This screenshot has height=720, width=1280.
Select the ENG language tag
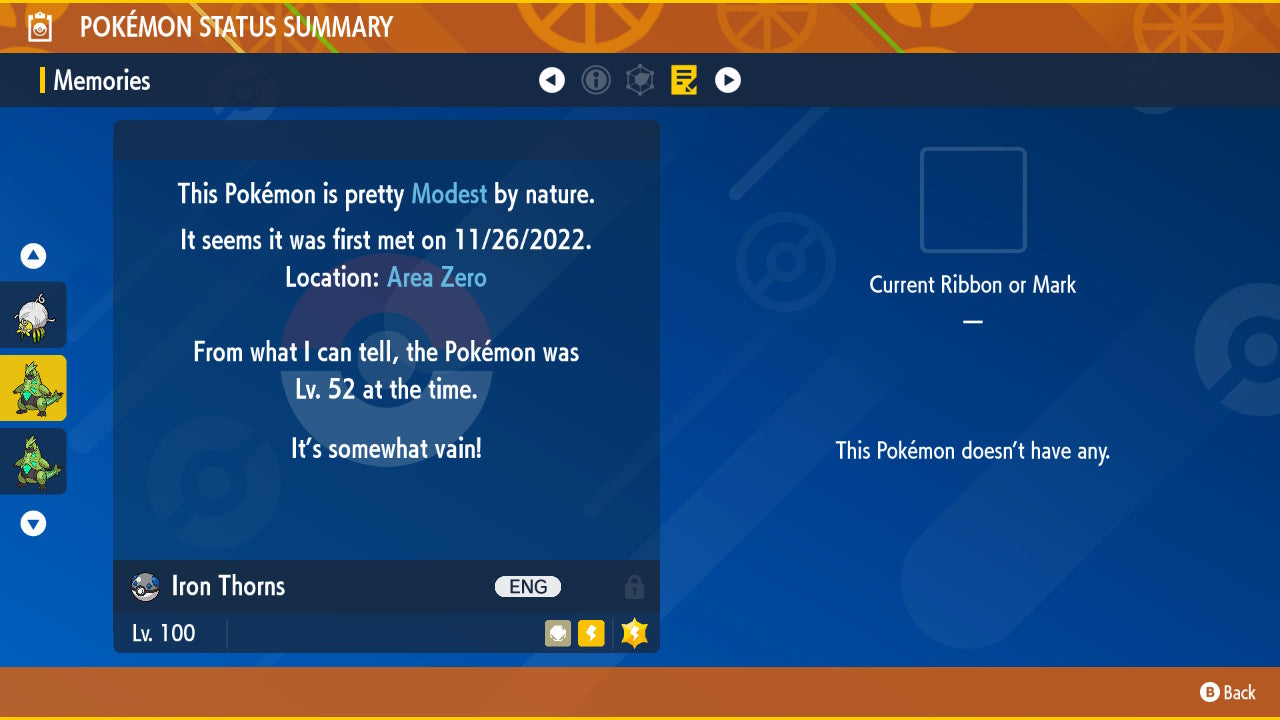pyautogui.click(x=528, y=587)
